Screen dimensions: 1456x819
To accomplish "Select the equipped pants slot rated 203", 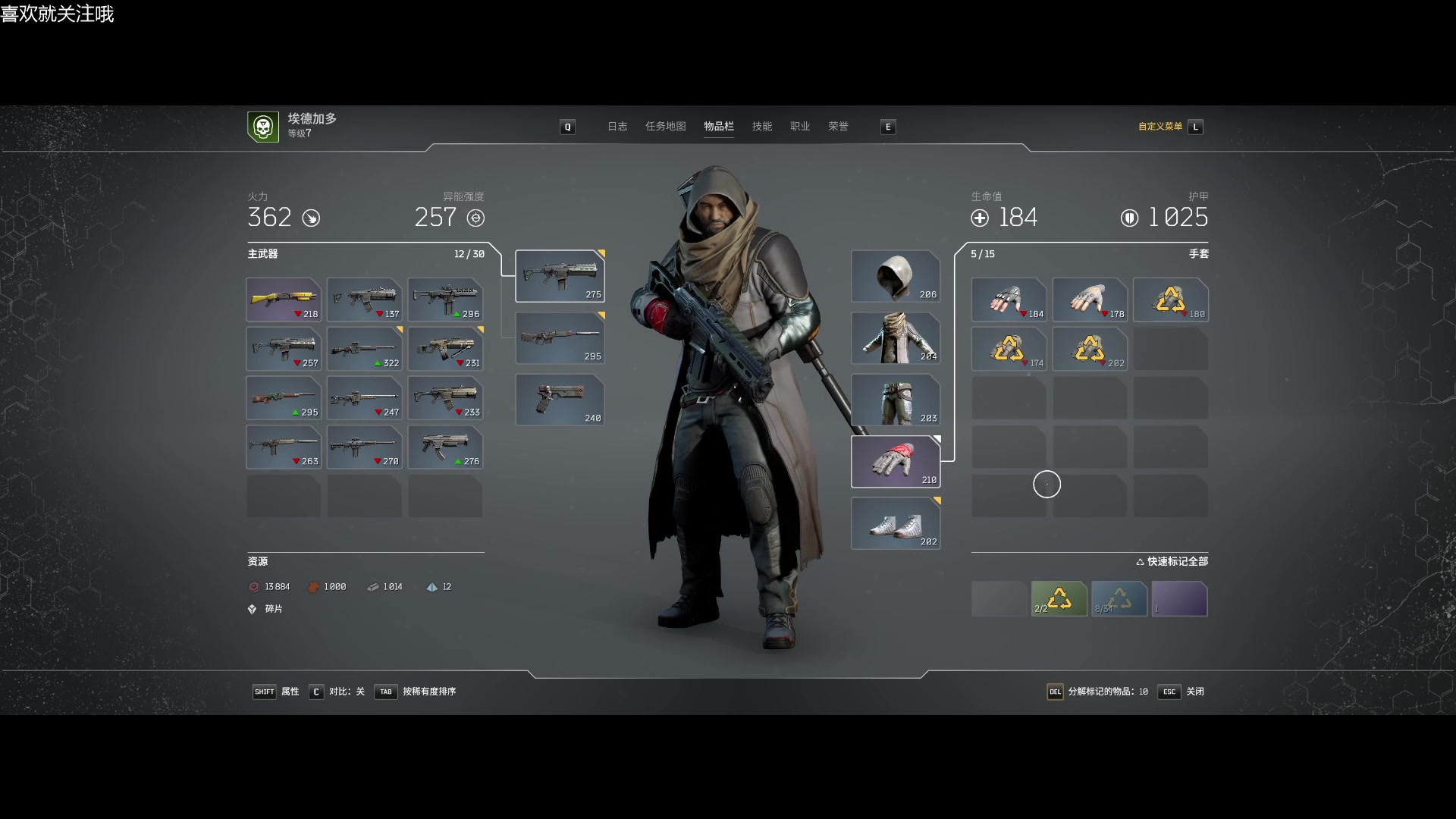I will 896,400.
